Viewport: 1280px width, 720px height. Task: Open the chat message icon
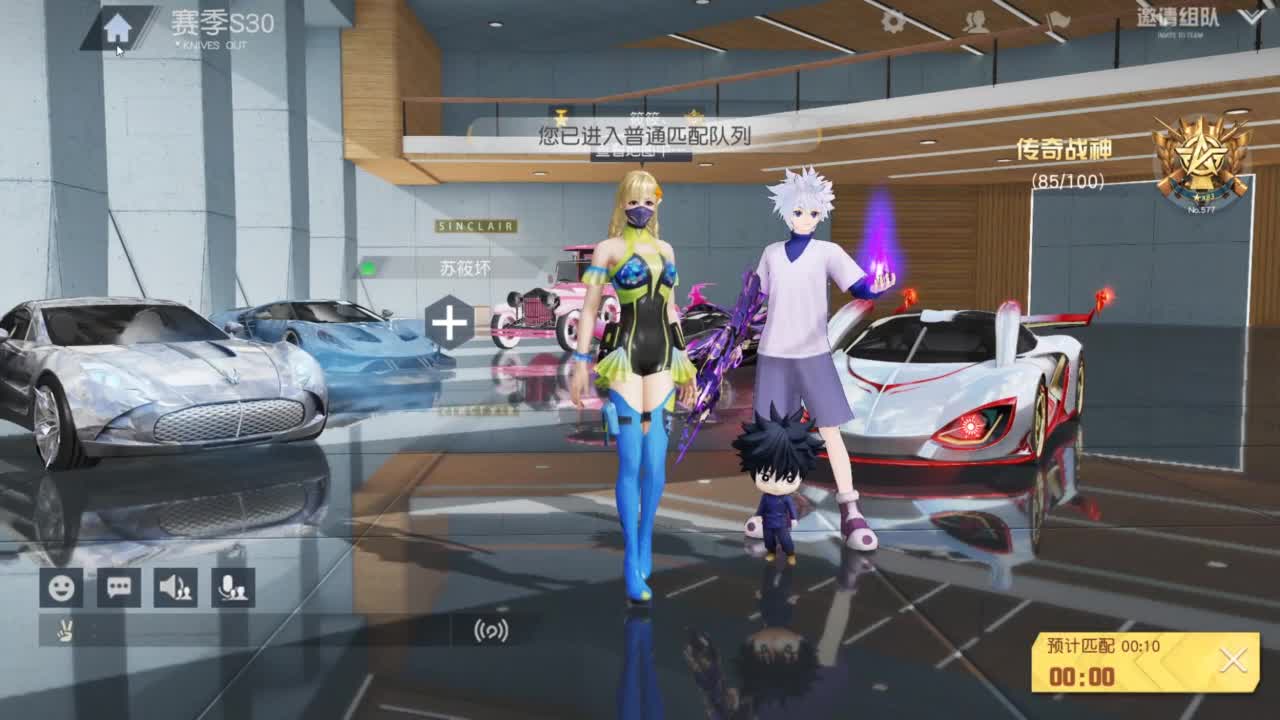[119, 589]
